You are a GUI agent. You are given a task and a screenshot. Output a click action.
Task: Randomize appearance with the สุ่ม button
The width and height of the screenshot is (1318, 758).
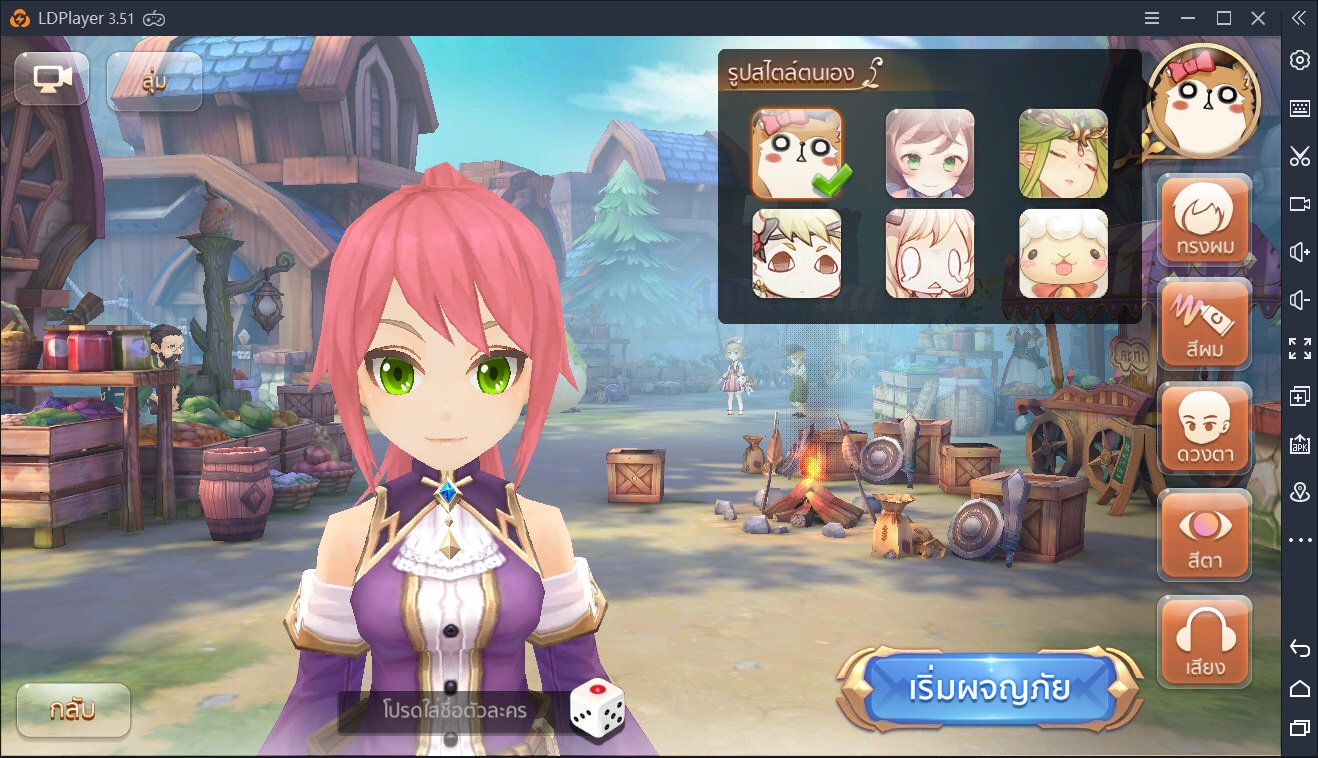pos(154,81)
